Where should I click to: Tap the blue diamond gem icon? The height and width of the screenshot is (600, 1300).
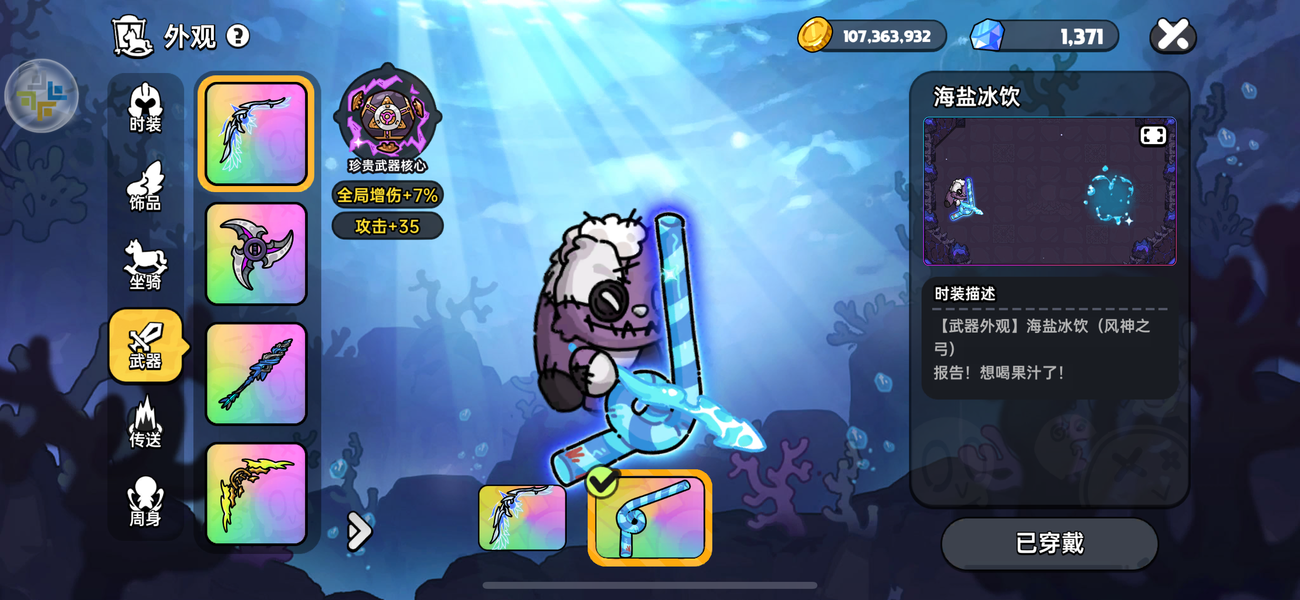click(987, 36)
